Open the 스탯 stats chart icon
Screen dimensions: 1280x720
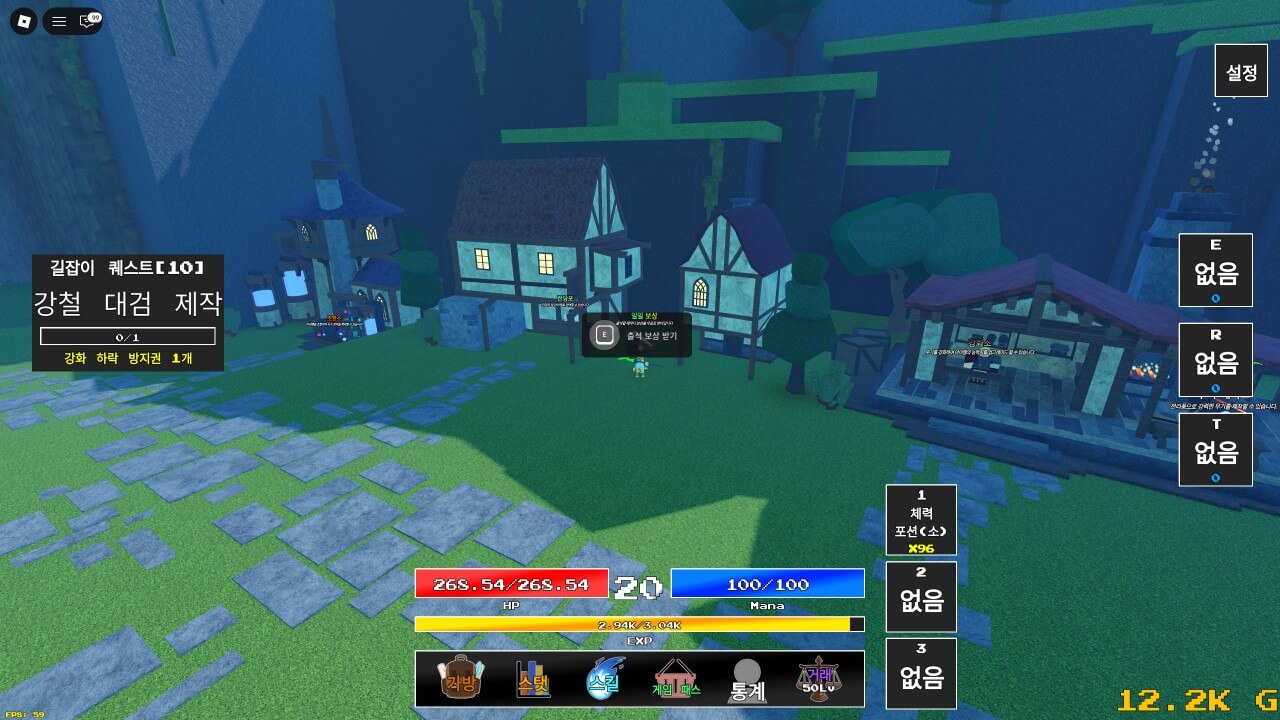tap(531, 678)
